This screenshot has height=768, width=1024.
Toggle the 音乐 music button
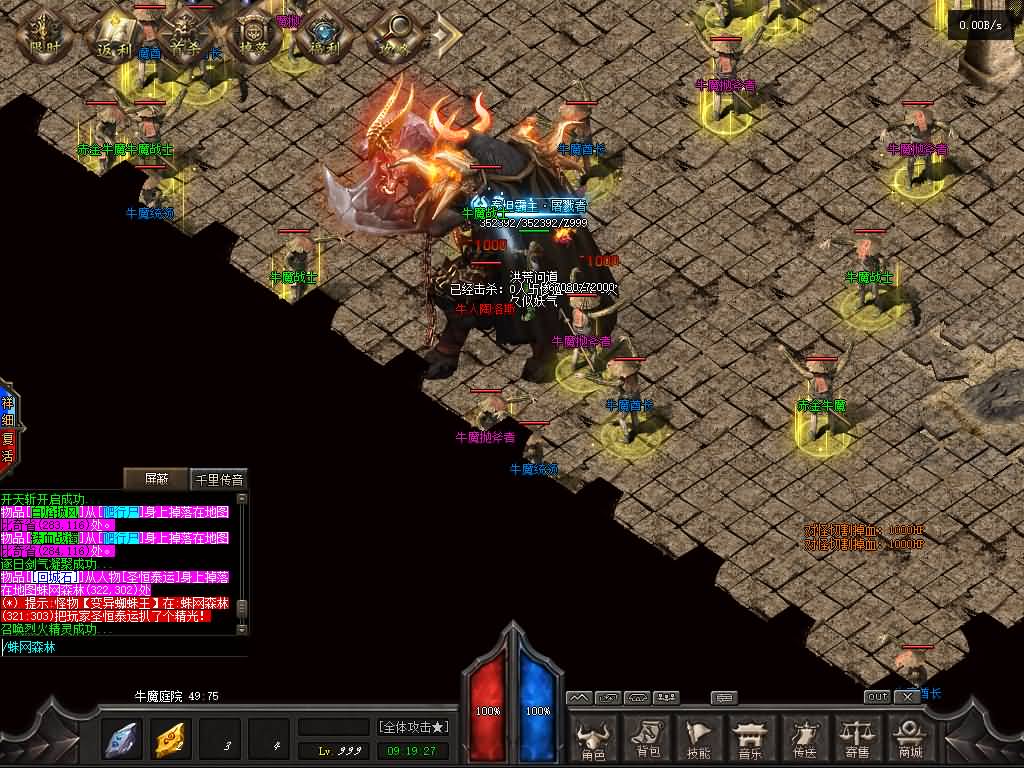click(751, 736)
